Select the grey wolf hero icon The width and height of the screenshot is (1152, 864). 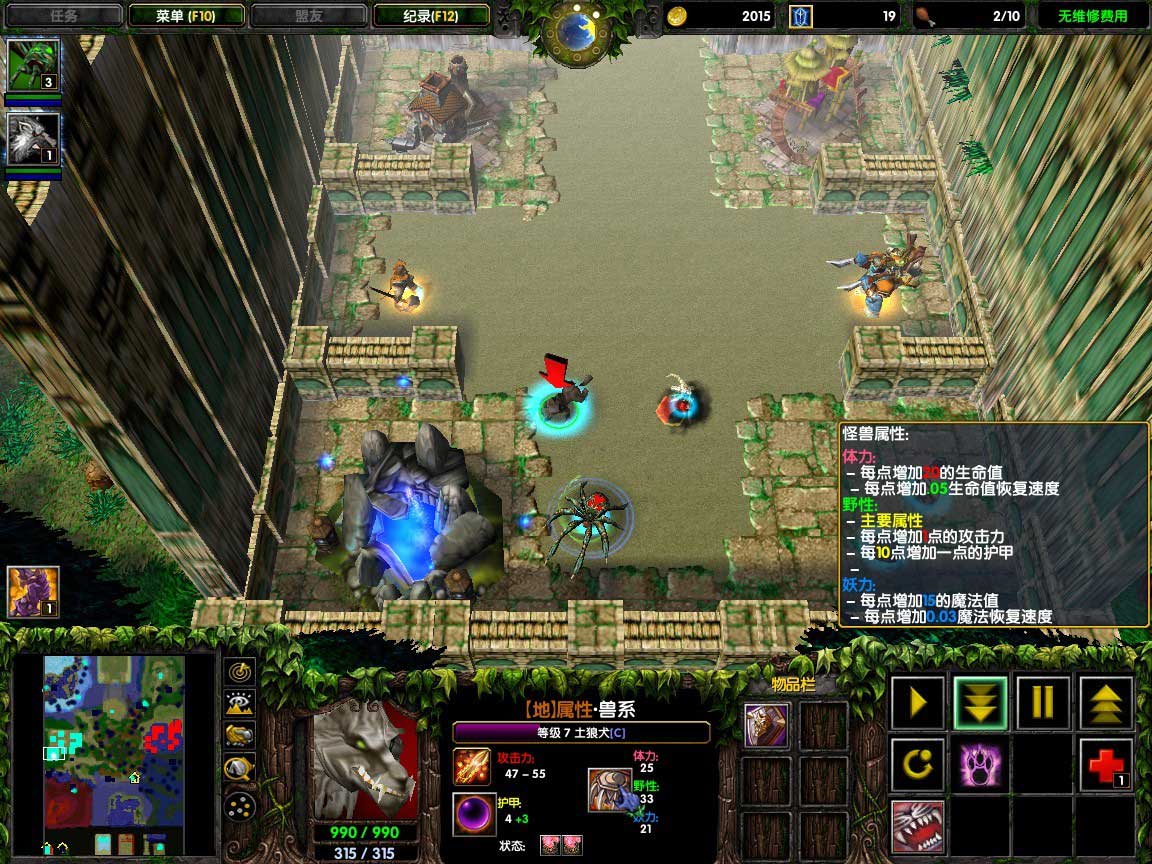tap(33, 139)
